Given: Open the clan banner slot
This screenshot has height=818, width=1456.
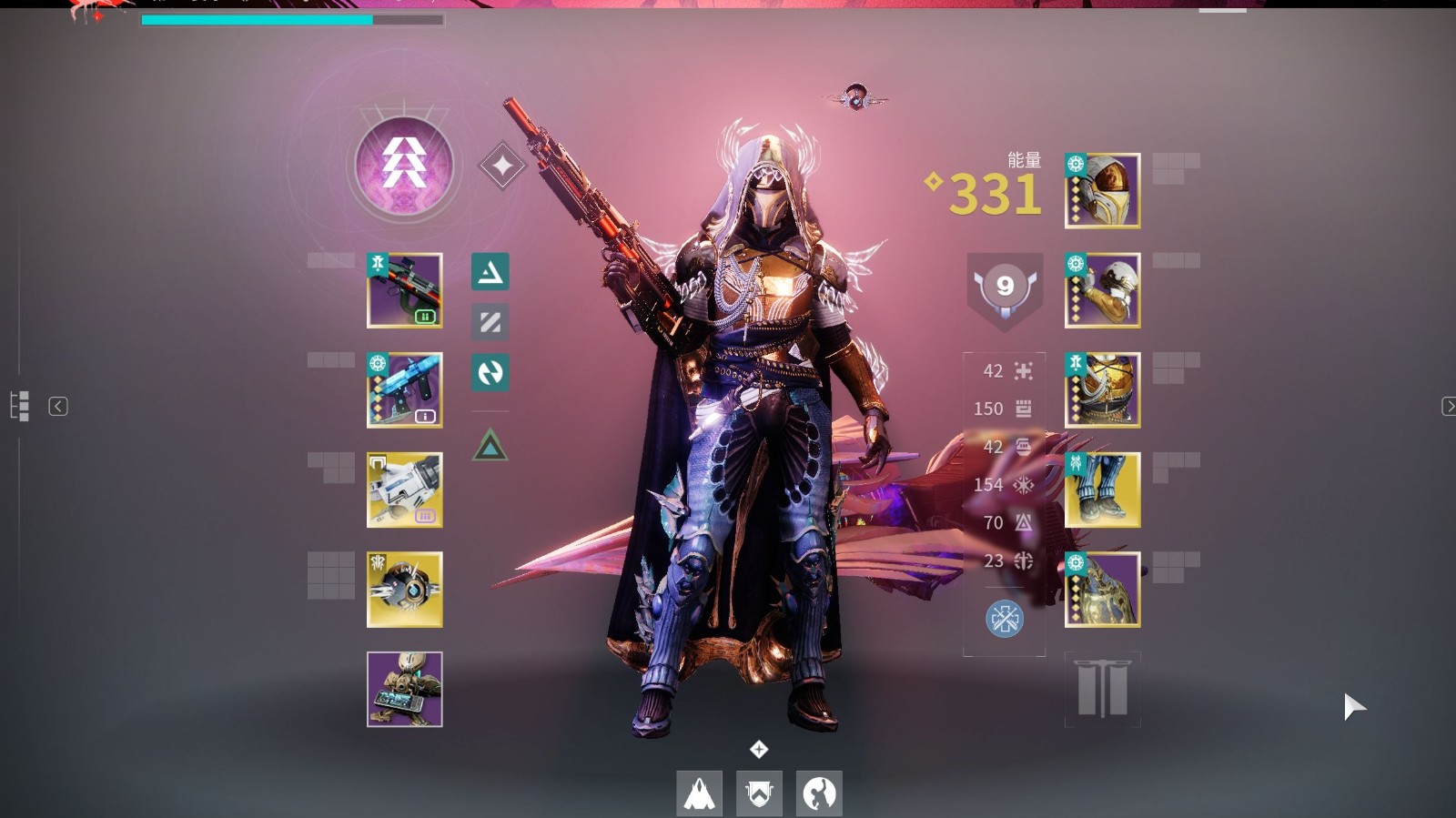Looking at the screenshot, I should pos(1102,689).
